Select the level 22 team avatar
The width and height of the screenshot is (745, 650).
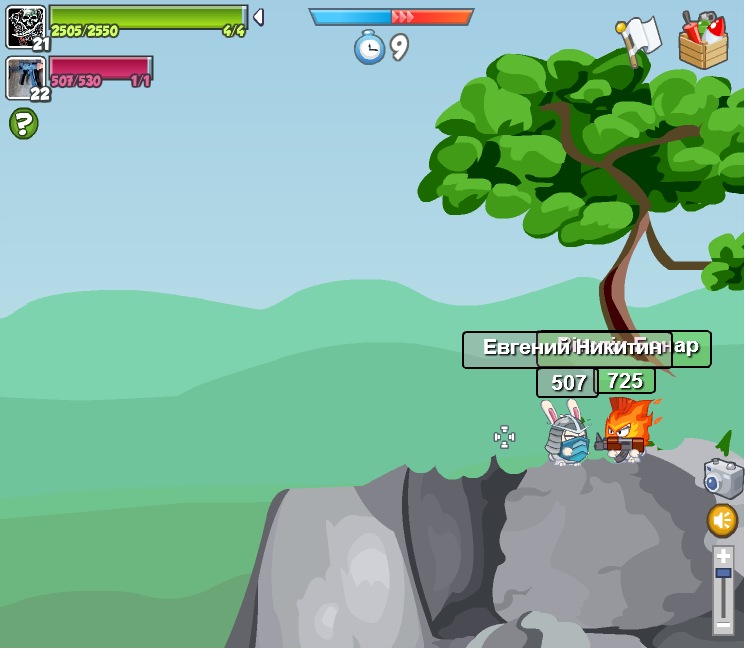[x=26, y=78]
